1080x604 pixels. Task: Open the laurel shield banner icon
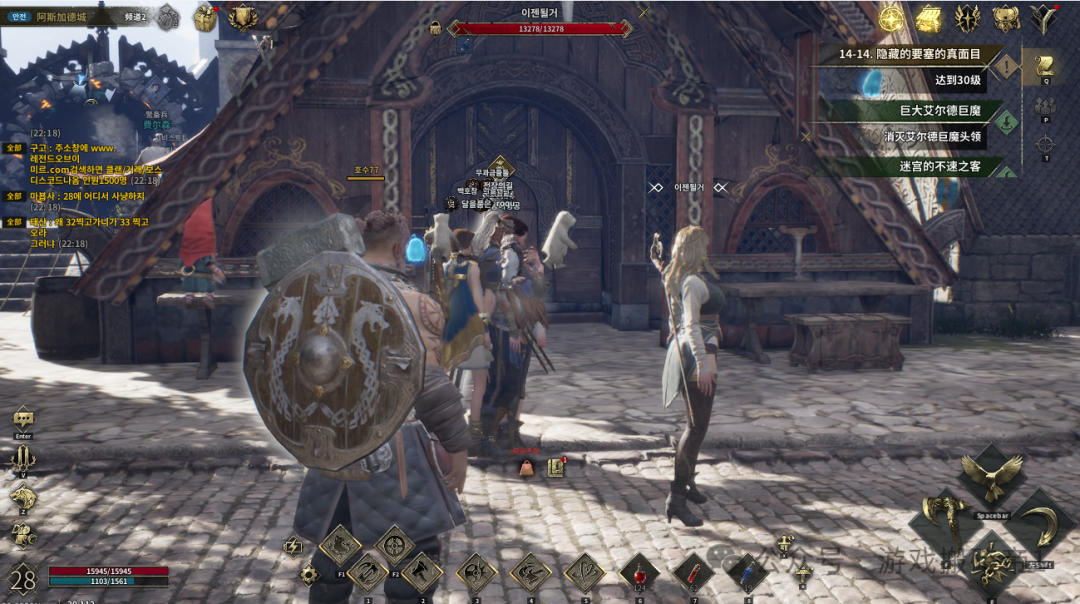[x=242, y=17]
